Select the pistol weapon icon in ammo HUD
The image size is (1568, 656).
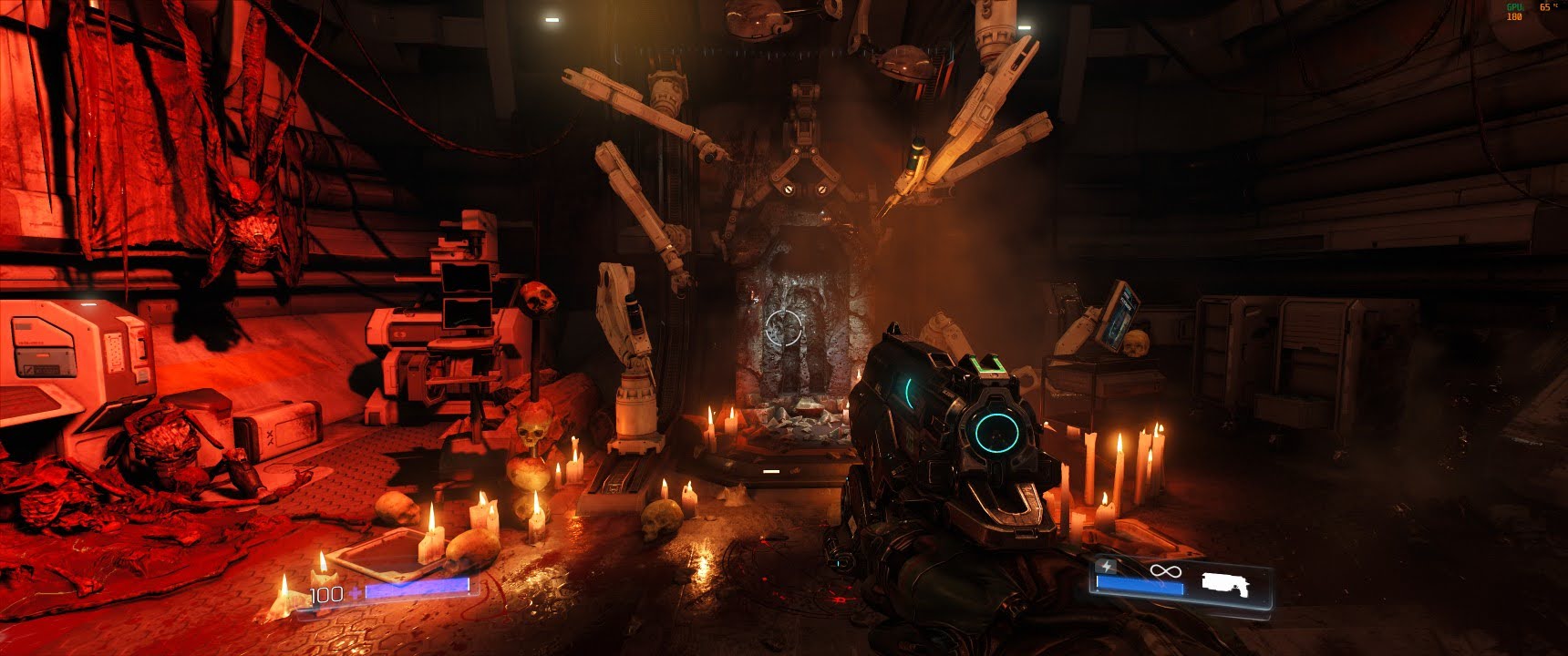tap(1226, 584)
